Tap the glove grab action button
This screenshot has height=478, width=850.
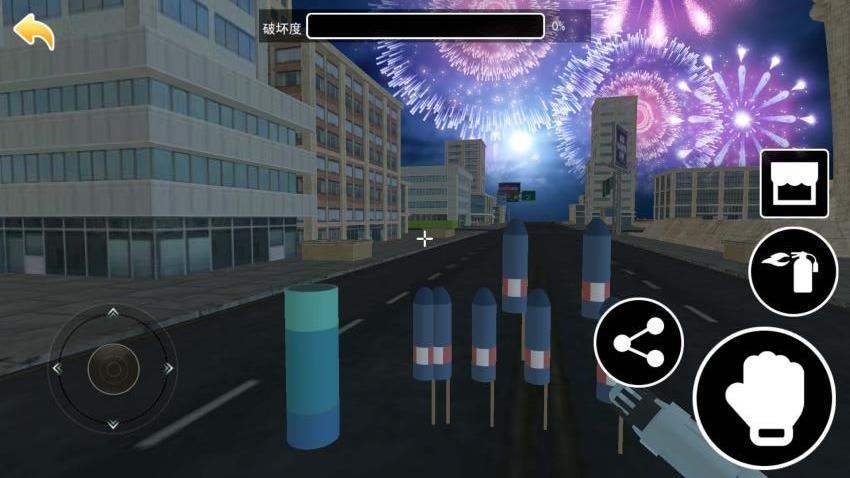(x=765, y=399)
